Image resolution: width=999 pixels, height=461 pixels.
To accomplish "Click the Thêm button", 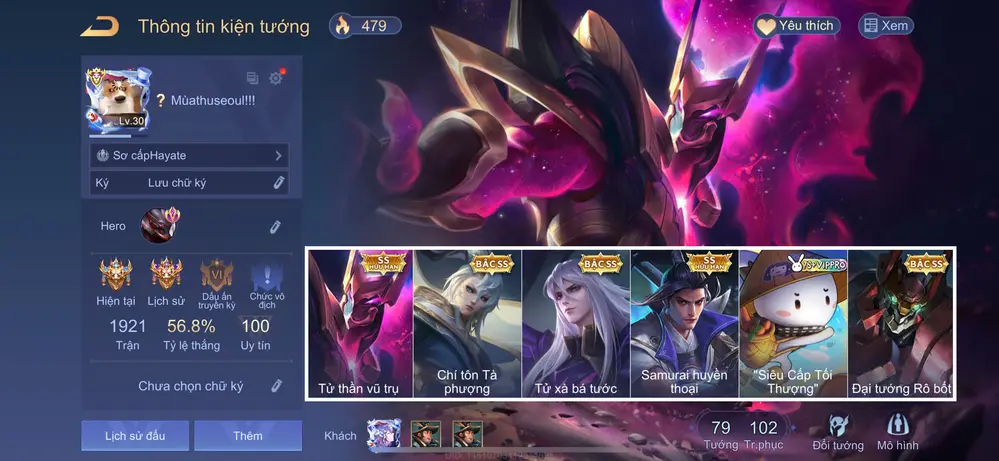I will (x=248, y=436).
